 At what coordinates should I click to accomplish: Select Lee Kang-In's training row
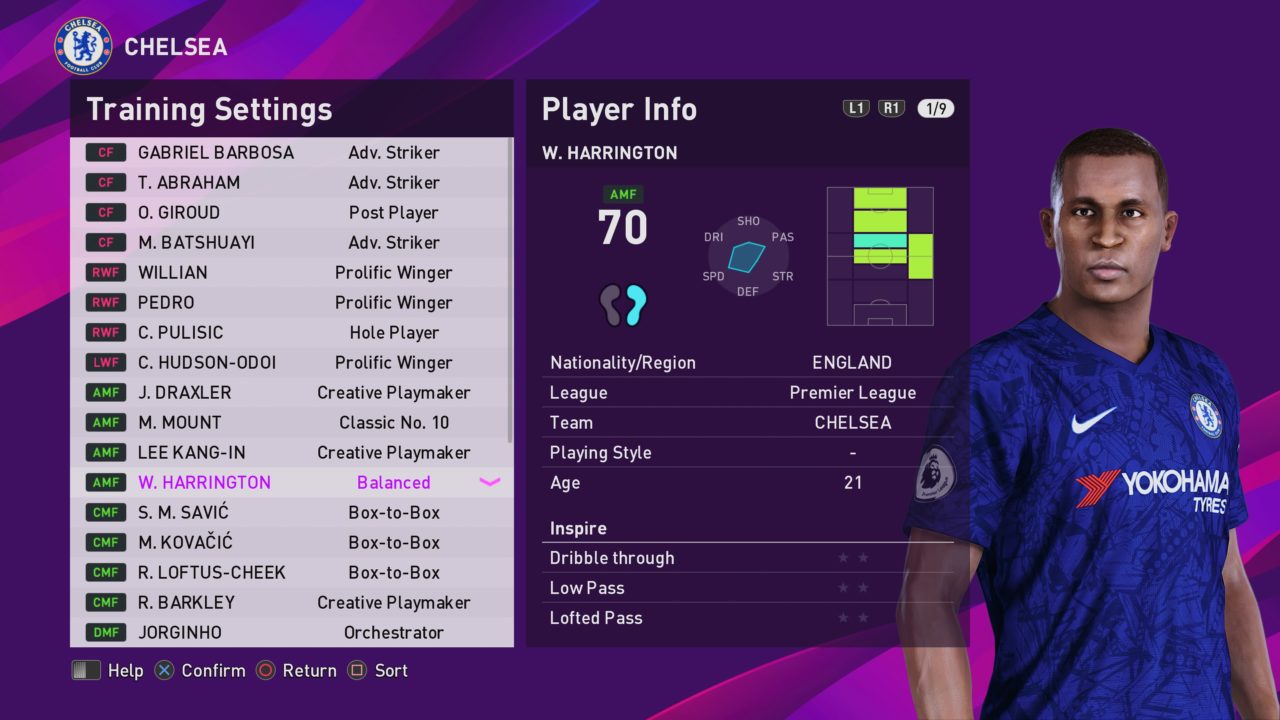290,453
